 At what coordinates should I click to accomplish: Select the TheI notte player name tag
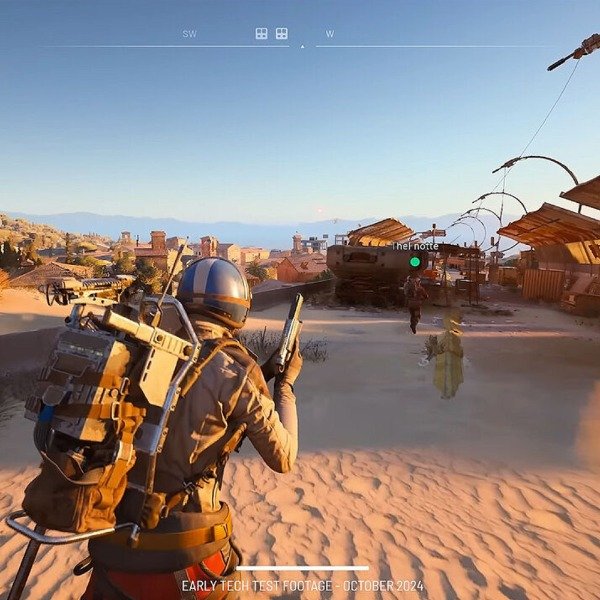pyautogui.click(x=415, y=246)
